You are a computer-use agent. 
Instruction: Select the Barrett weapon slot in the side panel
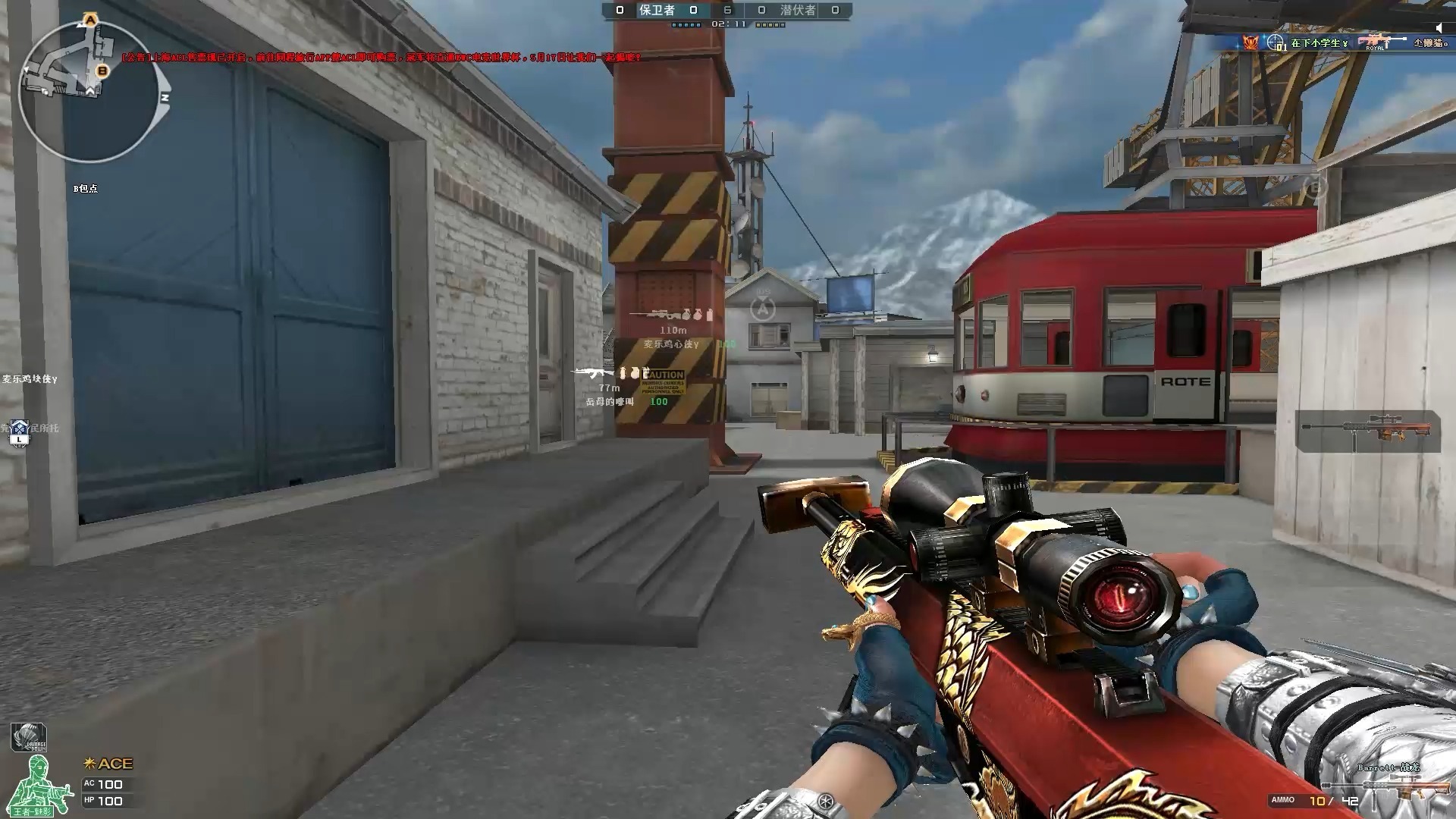1367,431
